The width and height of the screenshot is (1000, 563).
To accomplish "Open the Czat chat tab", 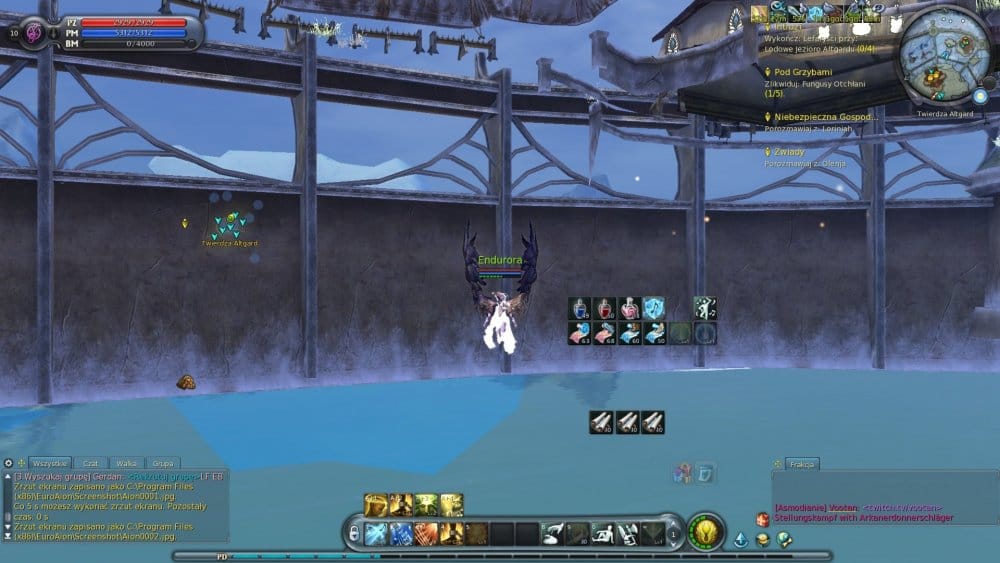I will 91,463.
